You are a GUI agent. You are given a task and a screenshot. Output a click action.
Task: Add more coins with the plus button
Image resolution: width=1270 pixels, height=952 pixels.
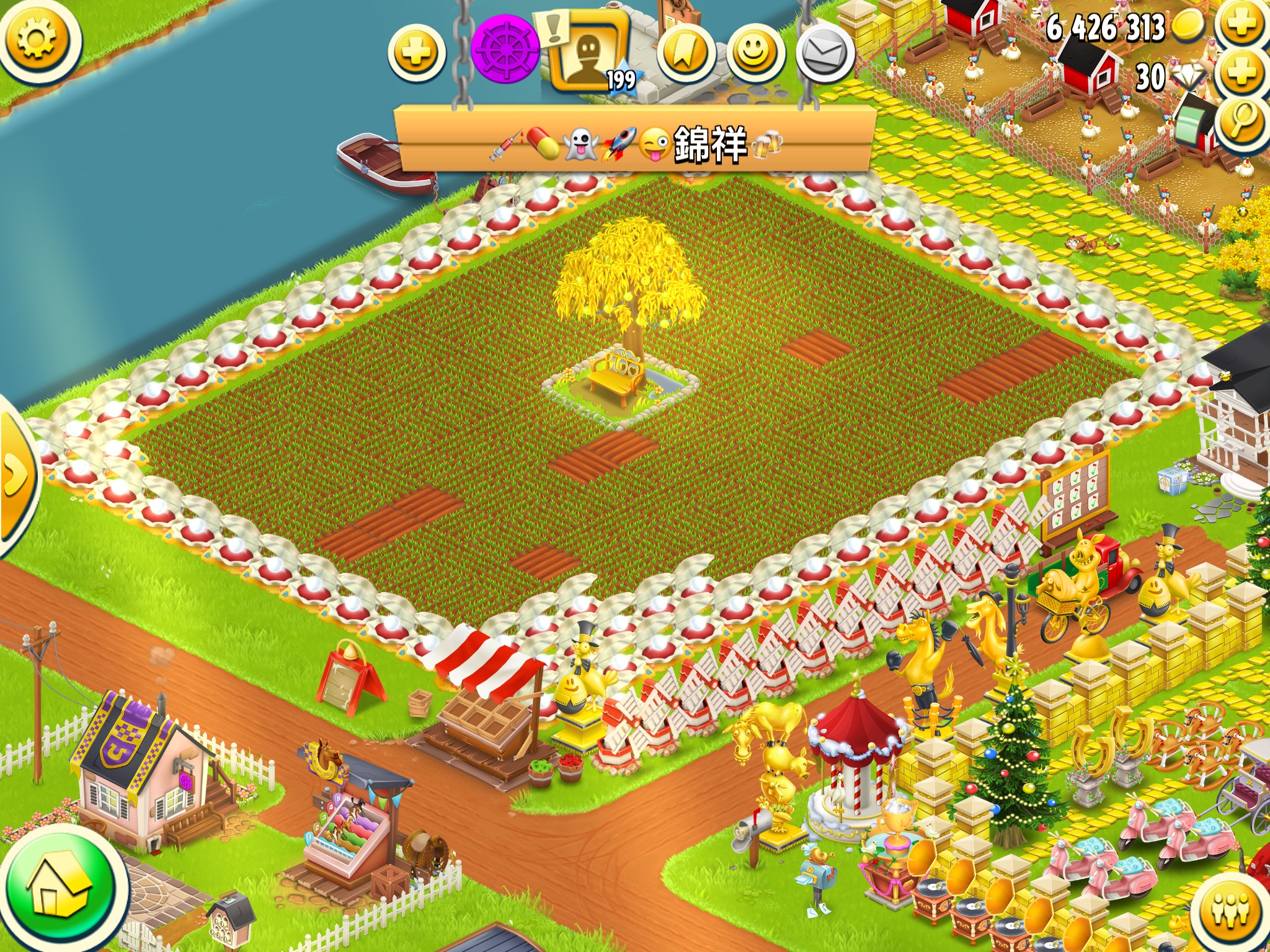(x=1241, y=26)
